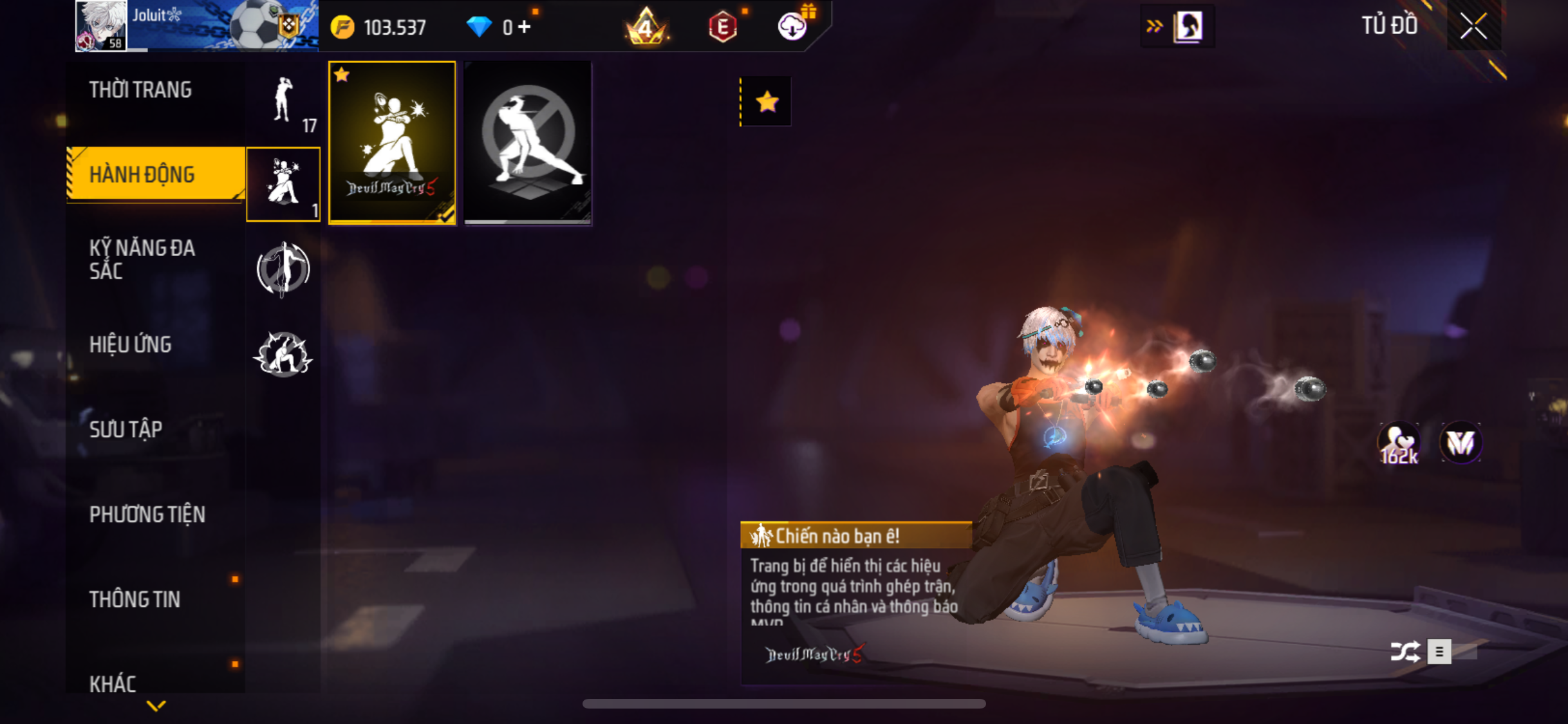Open the Thông Tin tab
1568x724 pixels.
coord(135,599)
